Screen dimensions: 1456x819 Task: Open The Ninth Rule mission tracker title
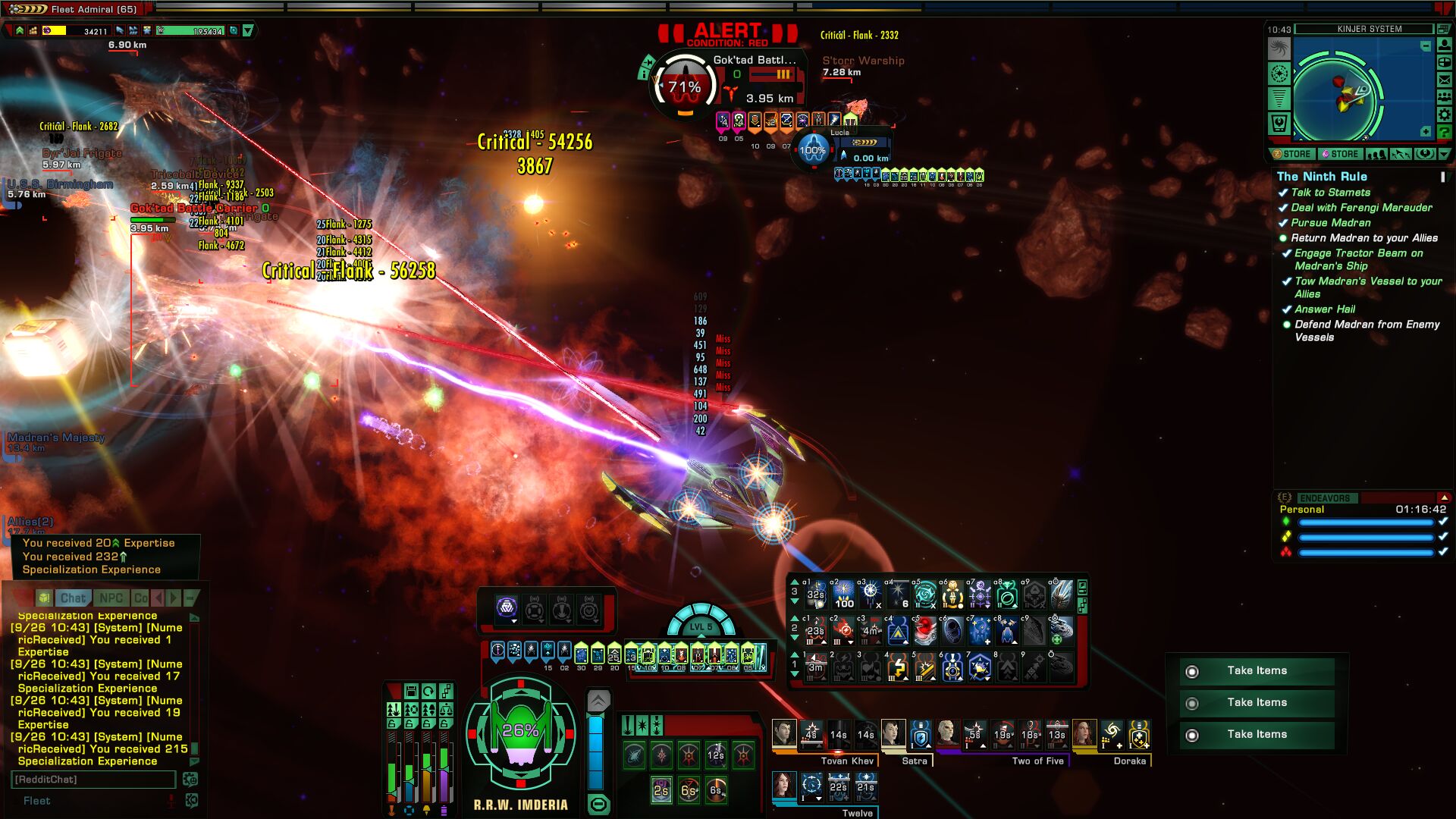[1322, 177]
